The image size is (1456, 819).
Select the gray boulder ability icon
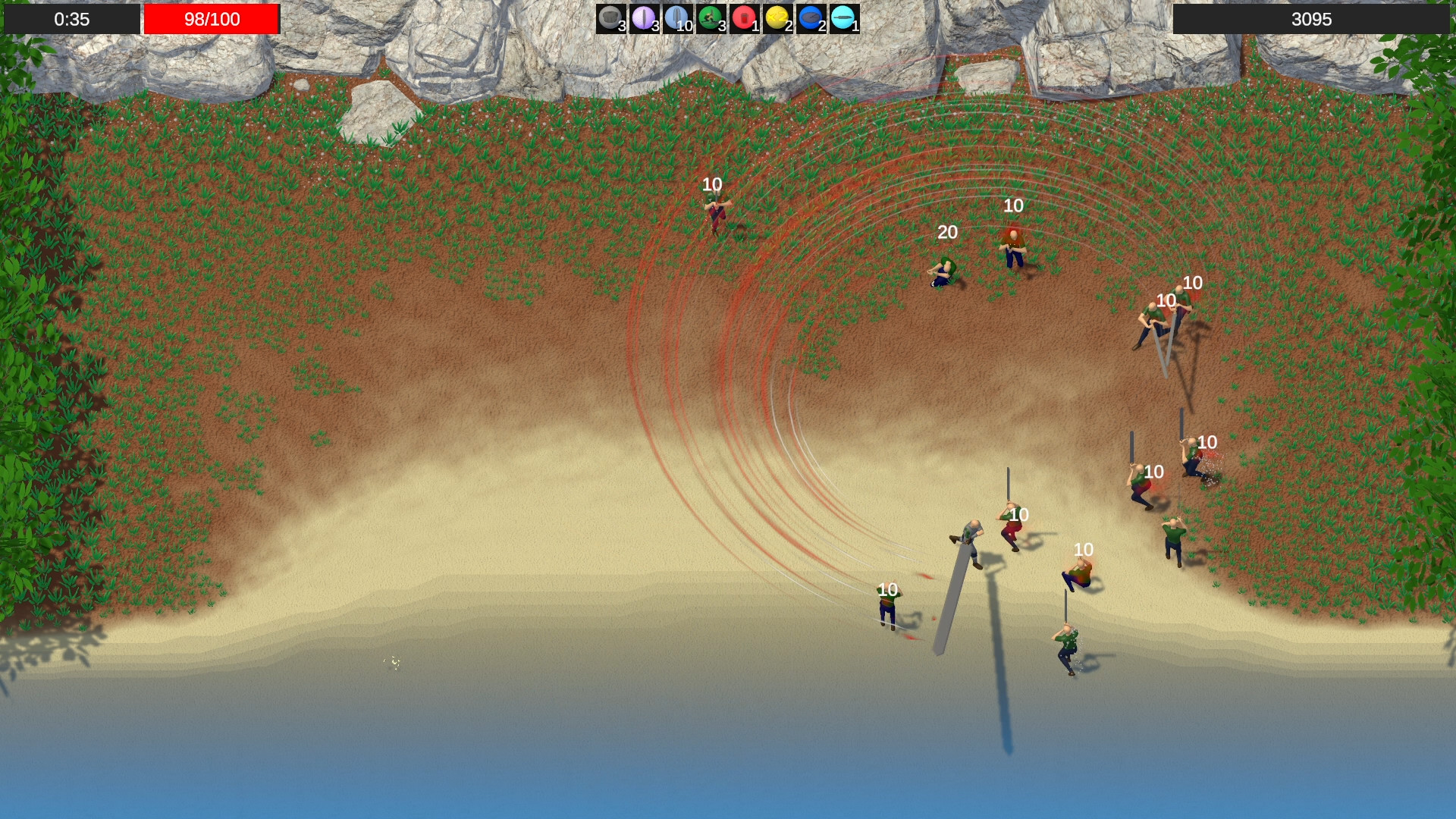(611, 17)
